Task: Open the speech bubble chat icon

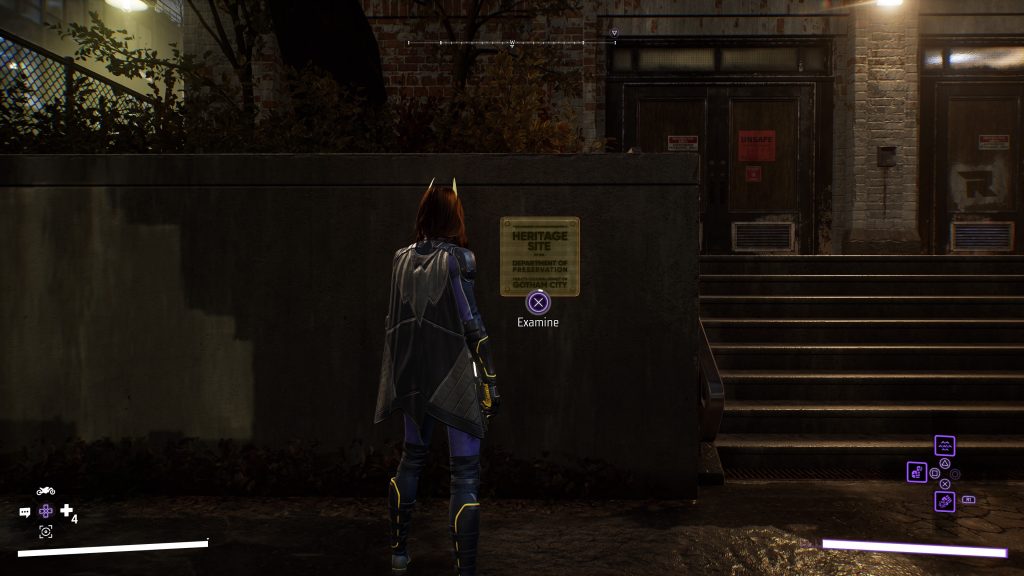Action: 25,512
